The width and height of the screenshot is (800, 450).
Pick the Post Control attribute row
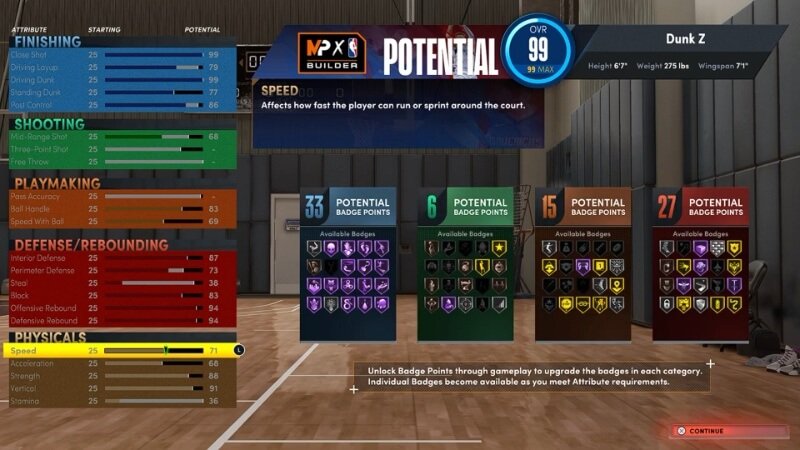pyautogui.click(x=120, y=104)
